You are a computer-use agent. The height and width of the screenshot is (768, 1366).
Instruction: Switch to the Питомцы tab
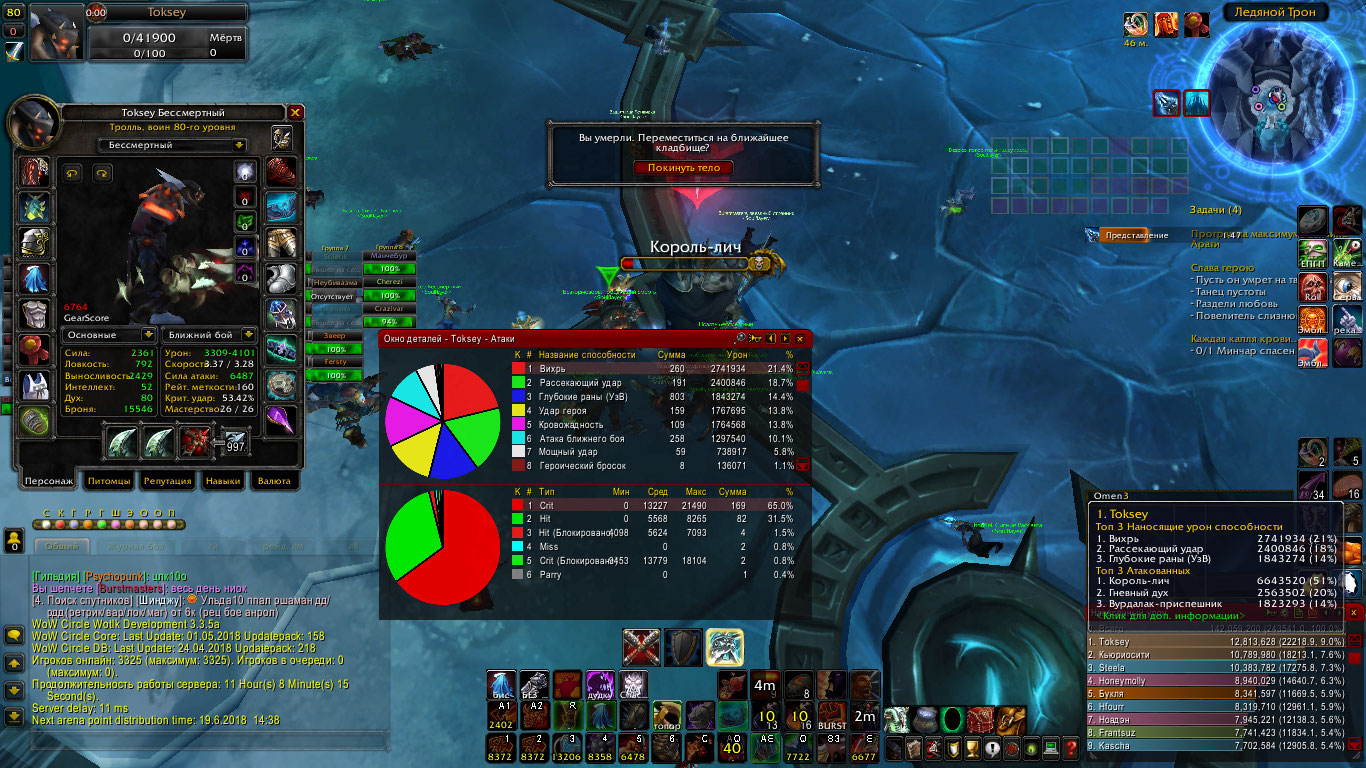(110, 481)
